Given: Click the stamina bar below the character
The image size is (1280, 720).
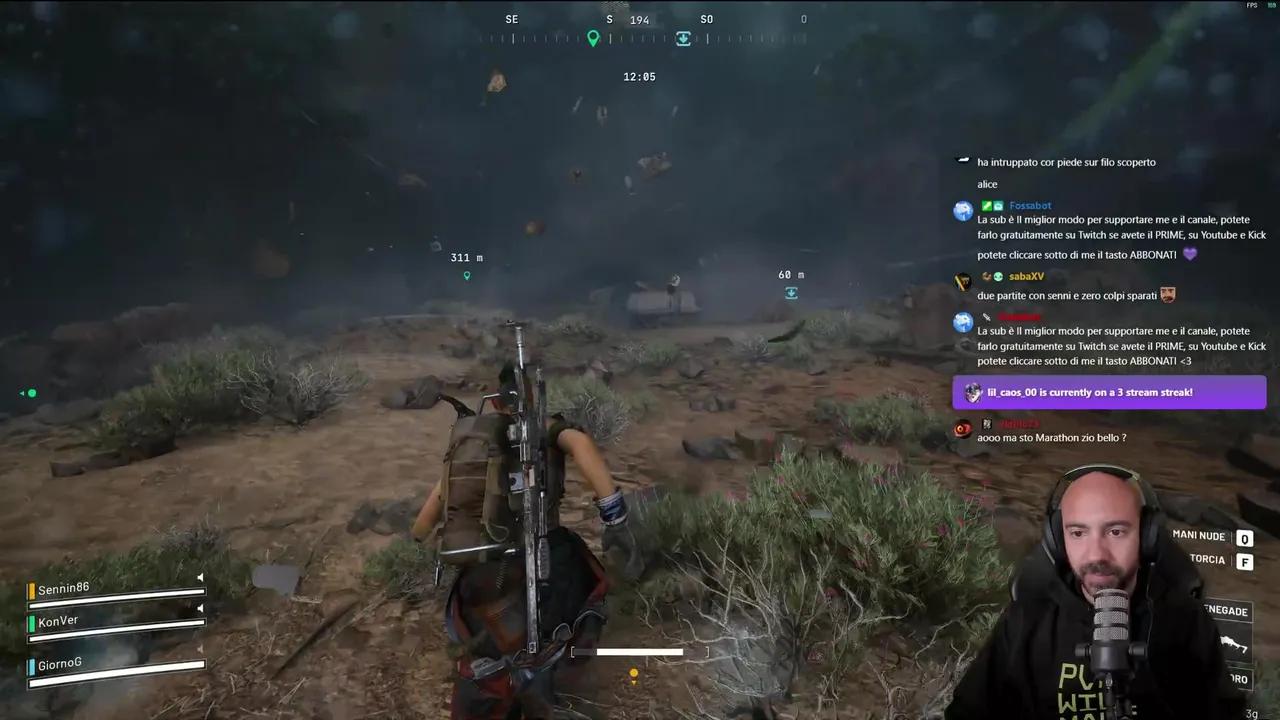Looking at the screenshot, I should click(639, 652).
